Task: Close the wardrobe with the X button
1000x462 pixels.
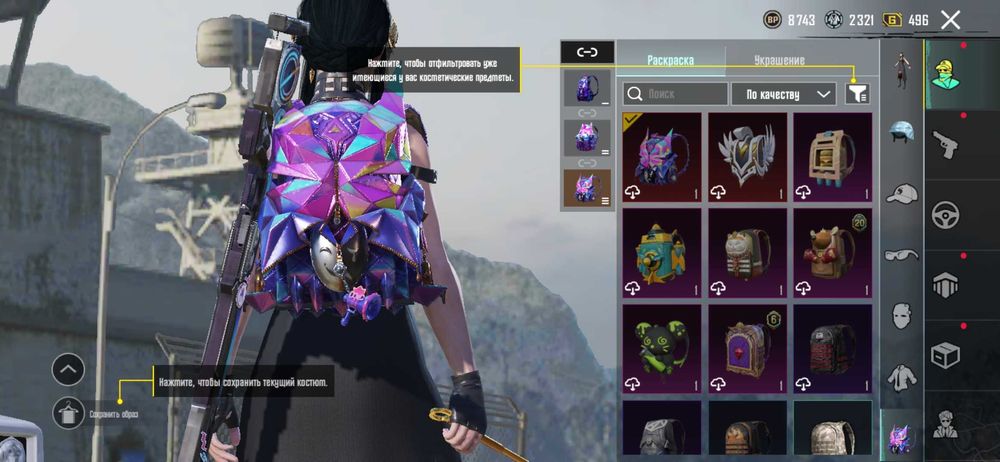Action: (950, 19)
